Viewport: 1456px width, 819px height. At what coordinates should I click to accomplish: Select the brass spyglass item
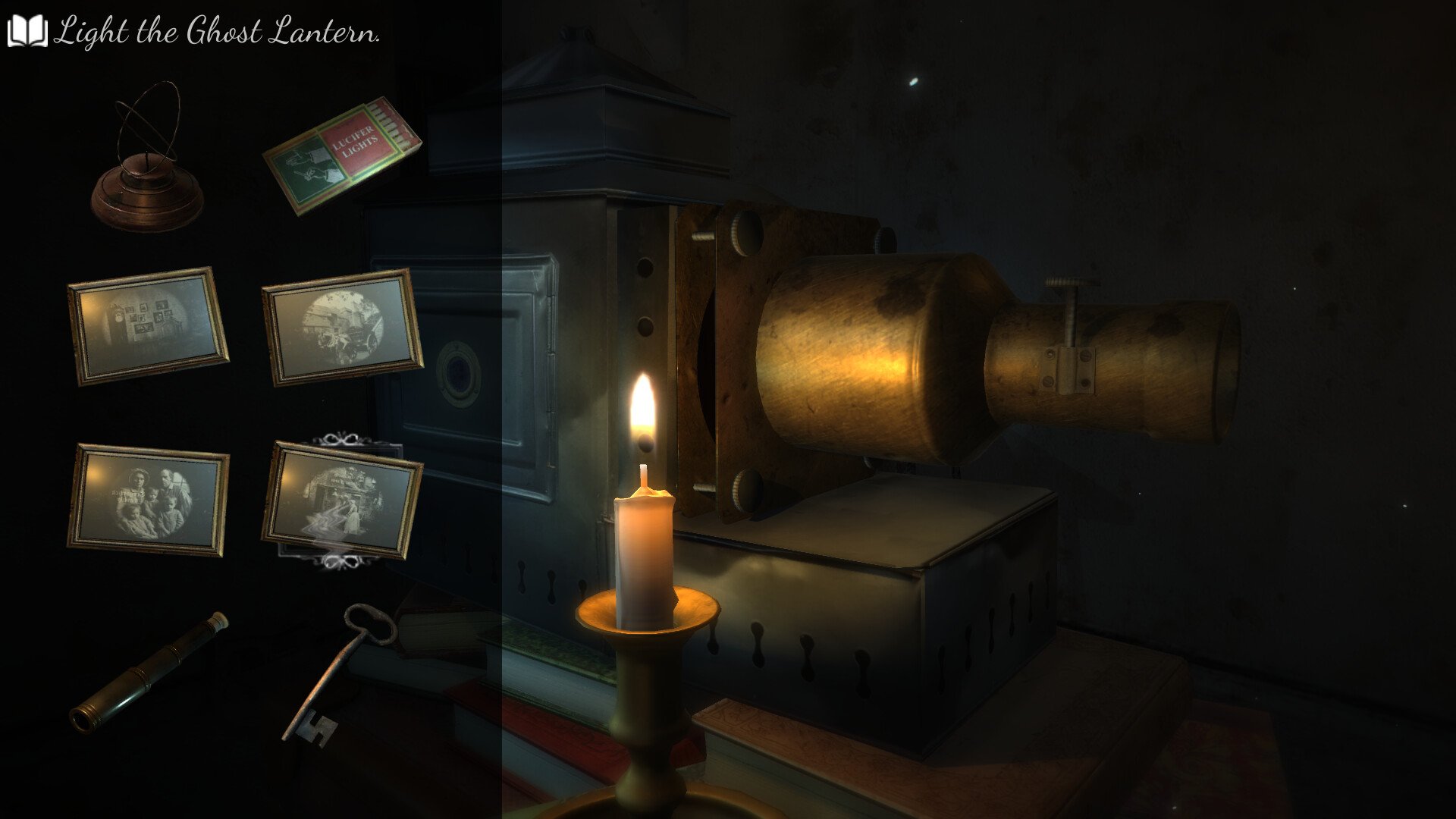point(148,672)
